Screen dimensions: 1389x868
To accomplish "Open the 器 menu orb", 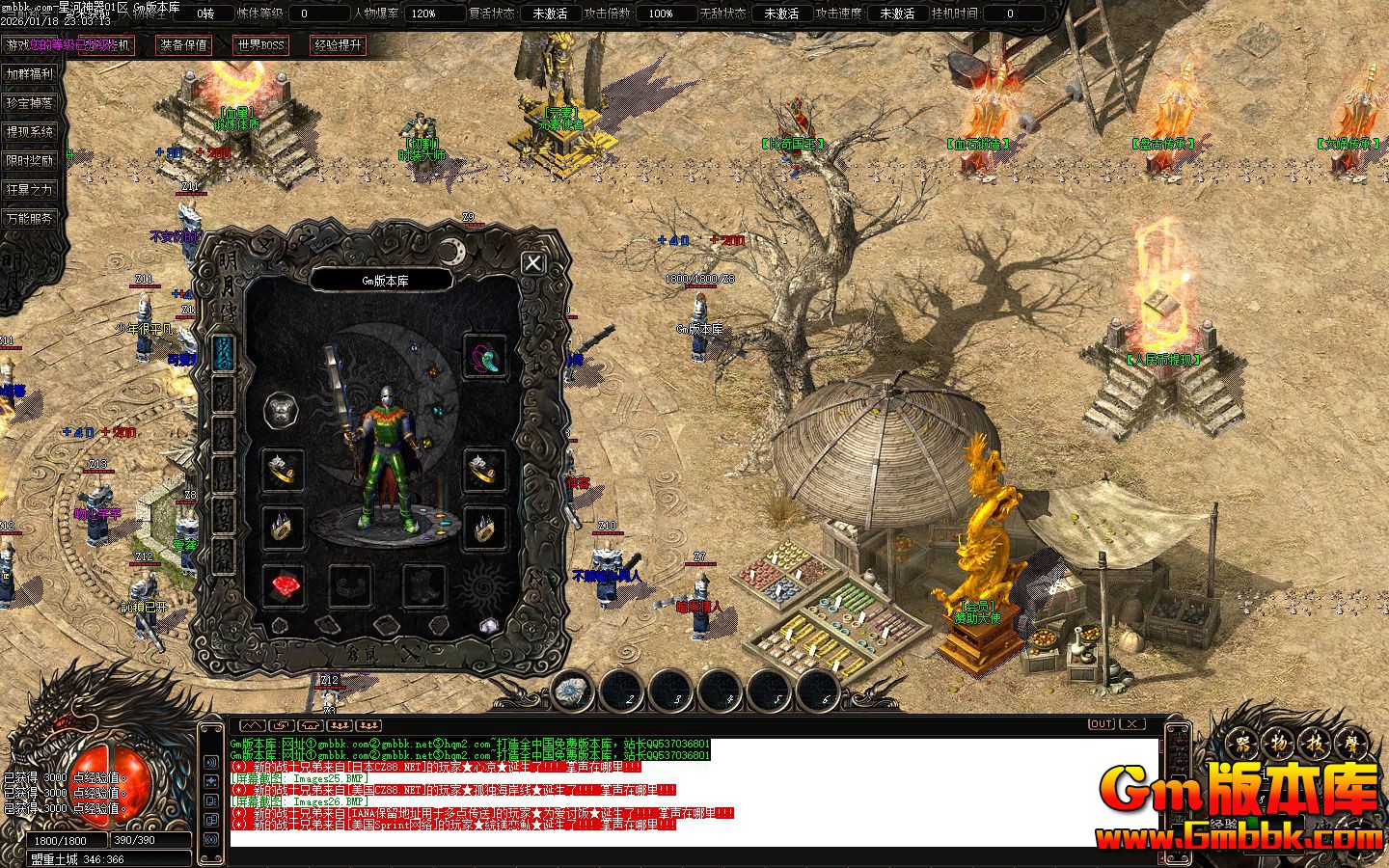I will [x=1242, y=745].
